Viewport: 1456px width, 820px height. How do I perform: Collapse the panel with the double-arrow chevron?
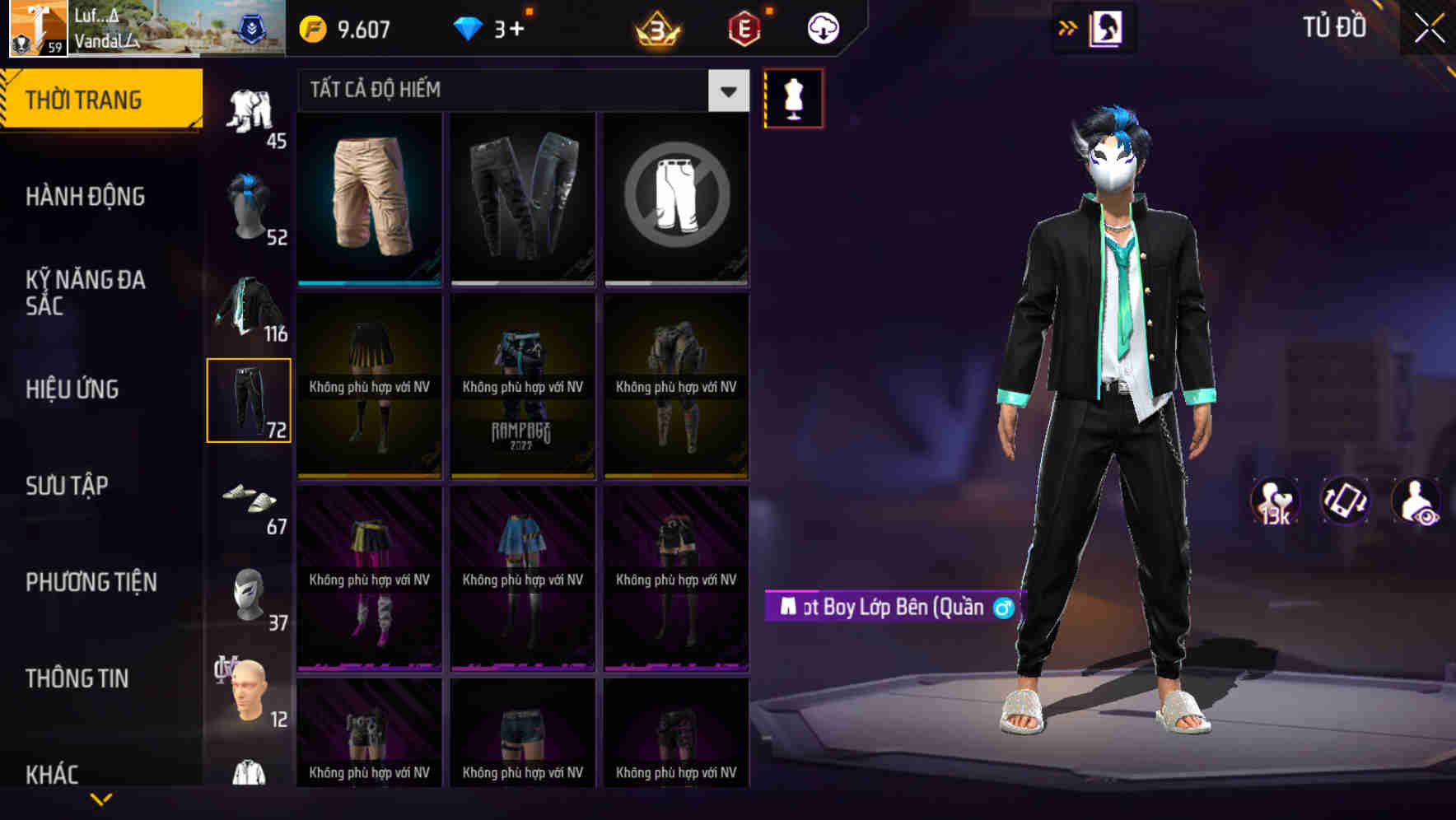(1068, 26)
